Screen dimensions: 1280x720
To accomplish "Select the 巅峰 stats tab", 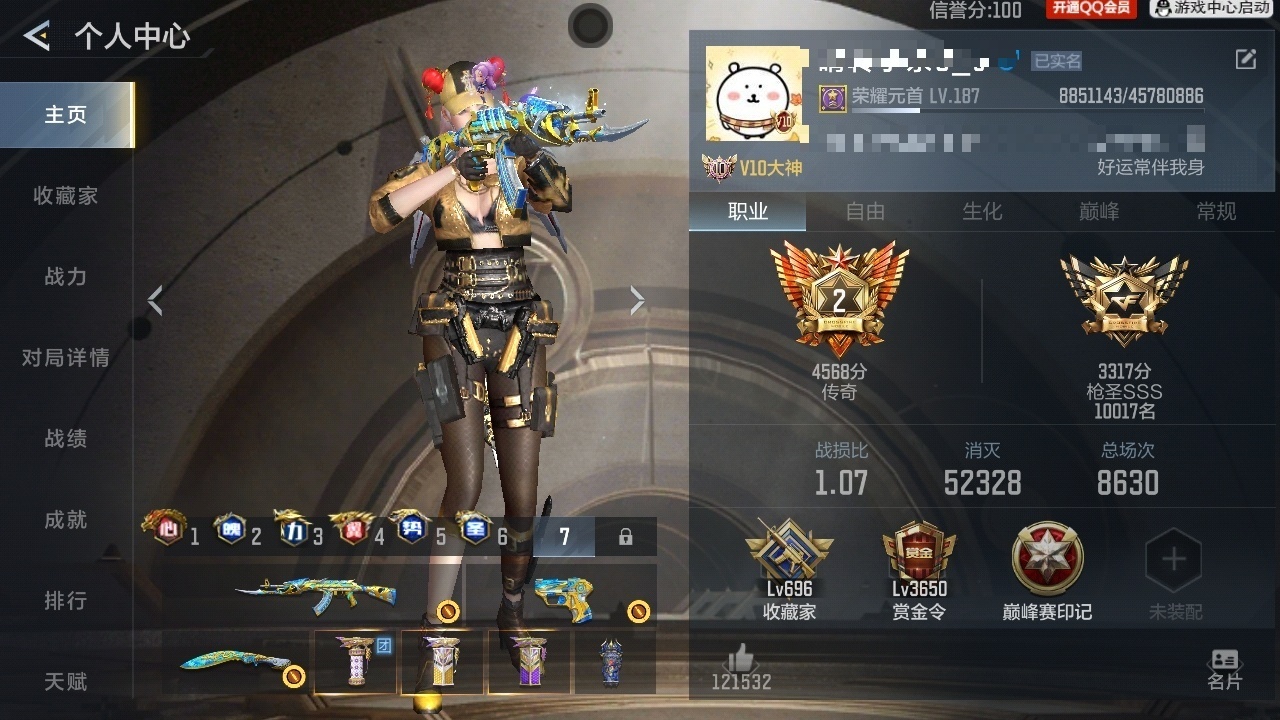I will point(1099,211).
